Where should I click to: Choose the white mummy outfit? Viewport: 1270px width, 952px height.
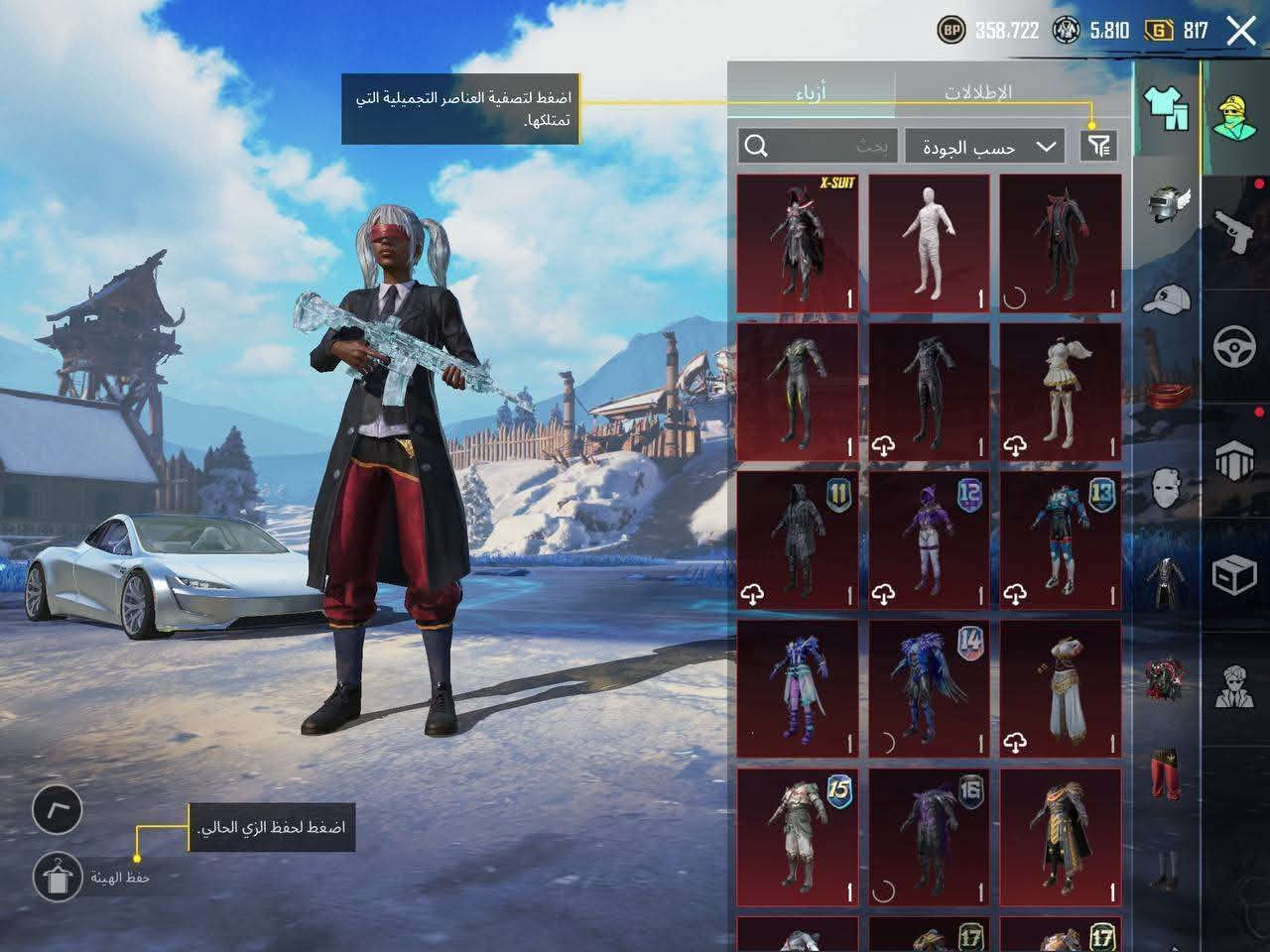pos(930,243)
